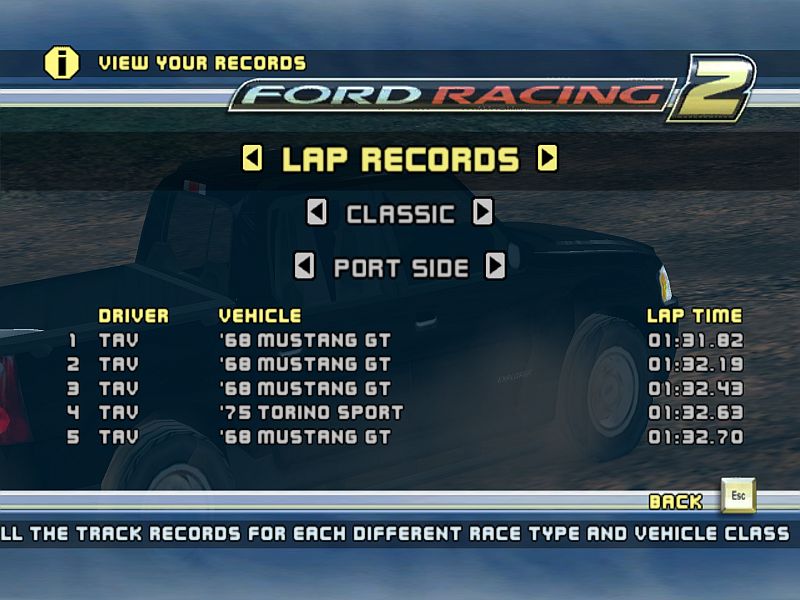Click the yellow info icon
This screenshot has height=600, width=800.
pos(61,63)
